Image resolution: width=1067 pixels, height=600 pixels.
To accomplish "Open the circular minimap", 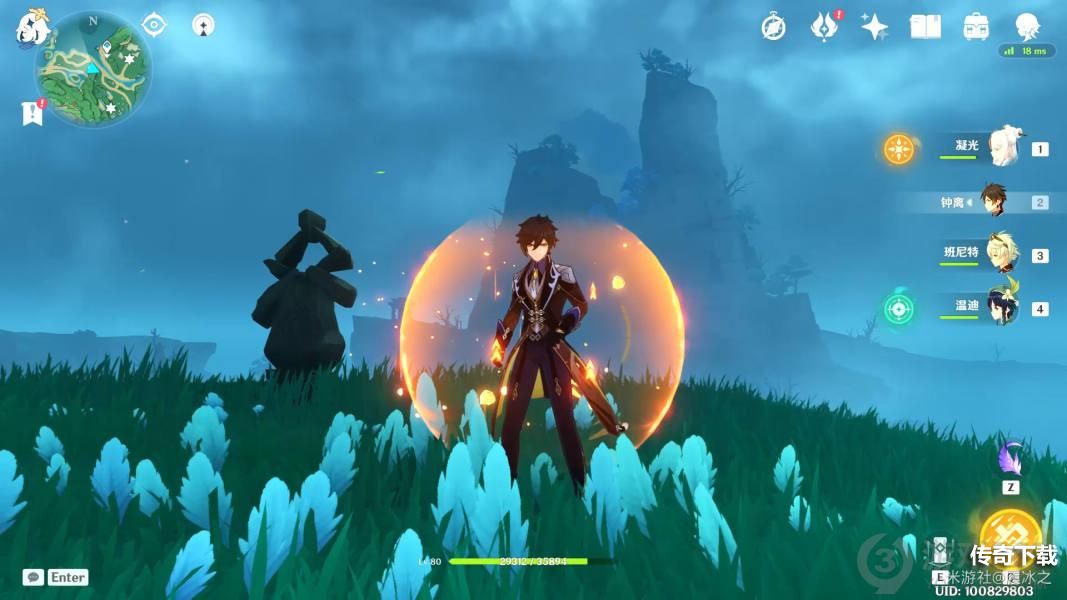I will point(93,69).
